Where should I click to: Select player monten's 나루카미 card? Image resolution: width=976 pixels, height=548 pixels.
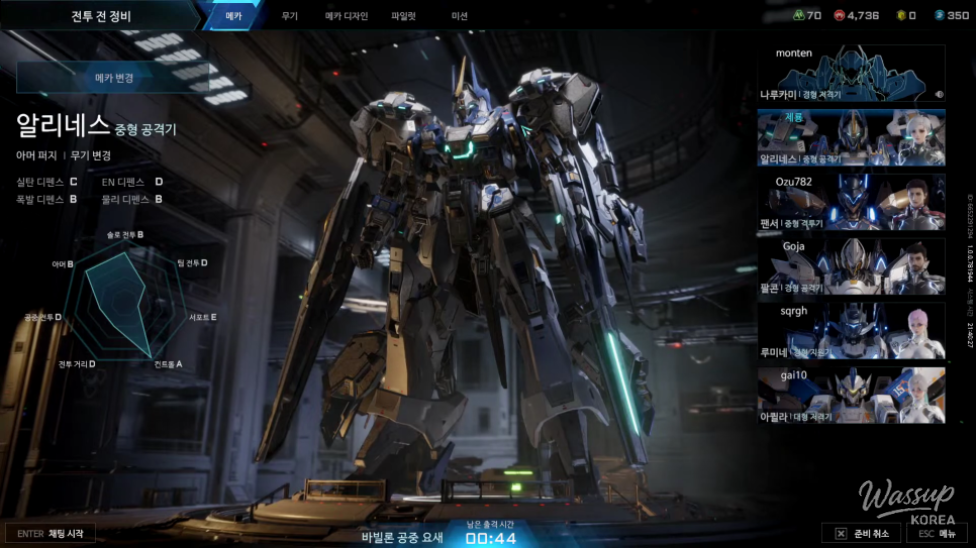[851, 73]
